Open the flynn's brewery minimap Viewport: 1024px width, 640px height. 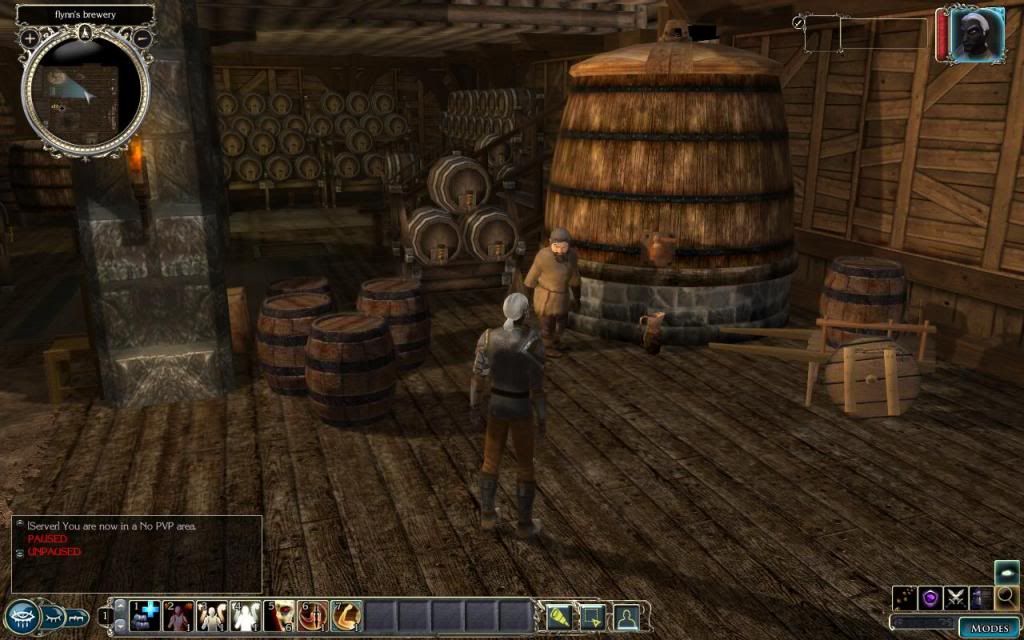(86, 93)
